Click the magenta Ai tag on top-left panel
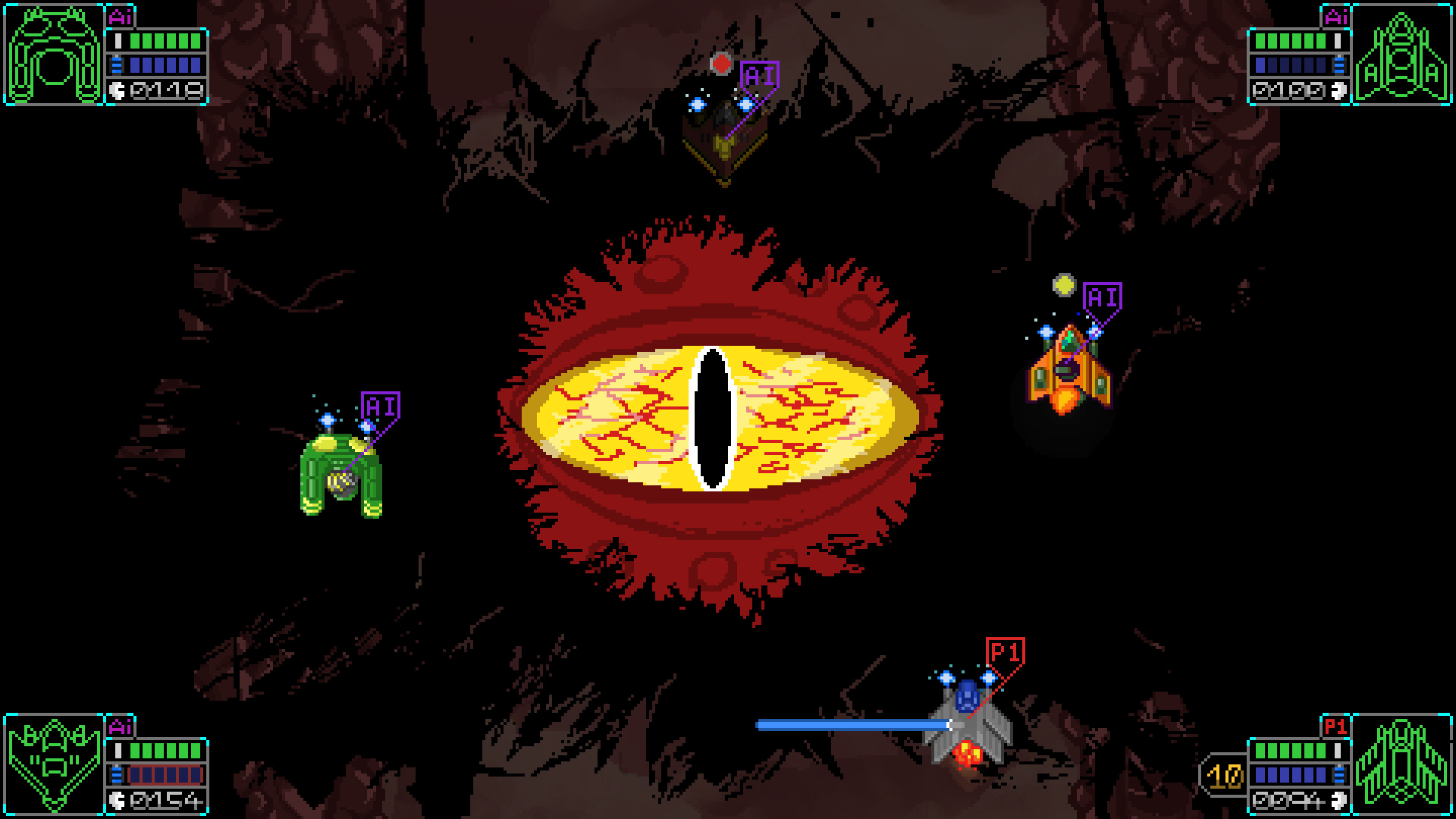Screen dimensions: 1456x819 coord(120,17)
